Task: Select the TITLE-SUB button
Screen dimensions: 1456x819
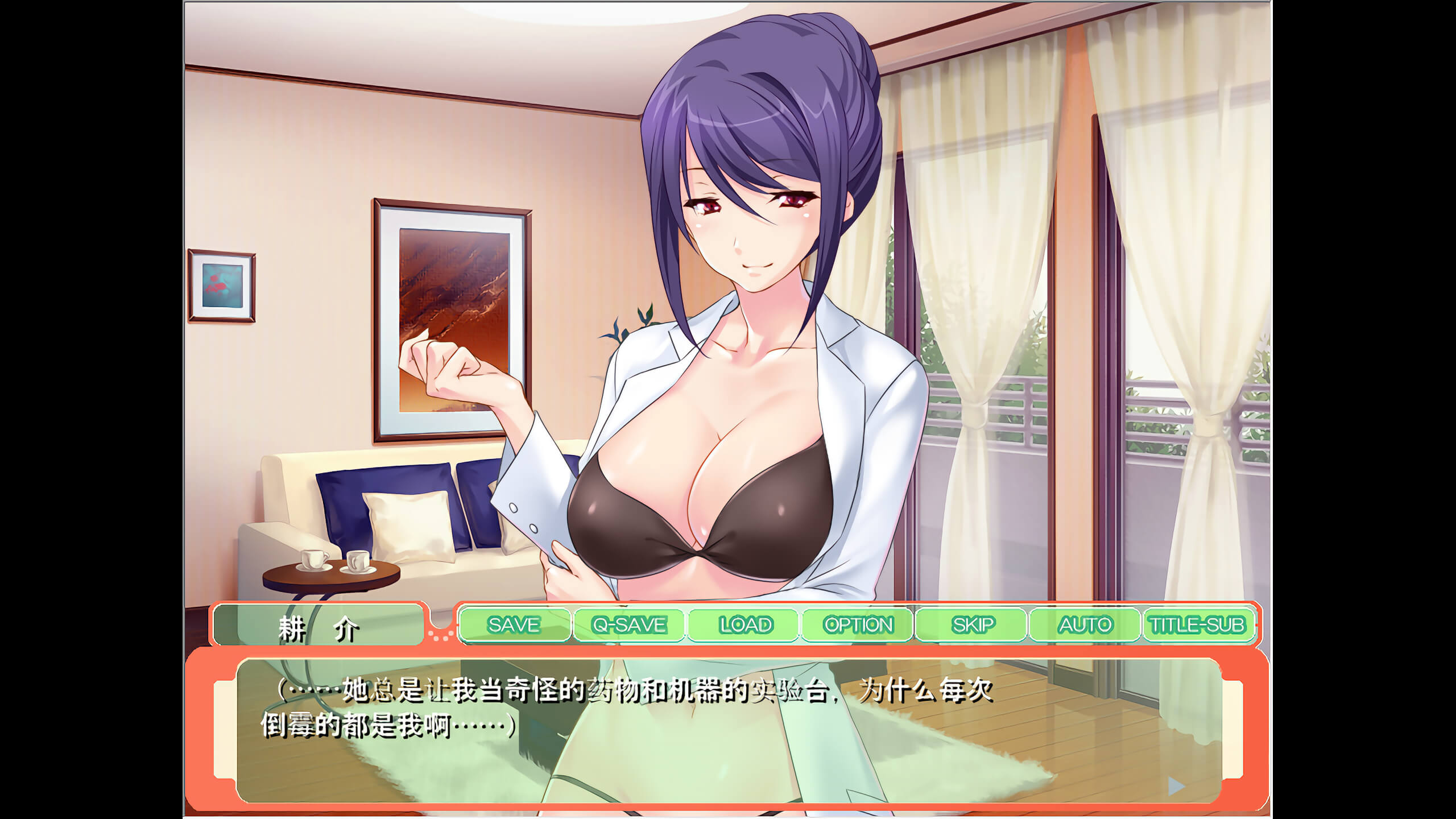Action: pos(1197,625)
